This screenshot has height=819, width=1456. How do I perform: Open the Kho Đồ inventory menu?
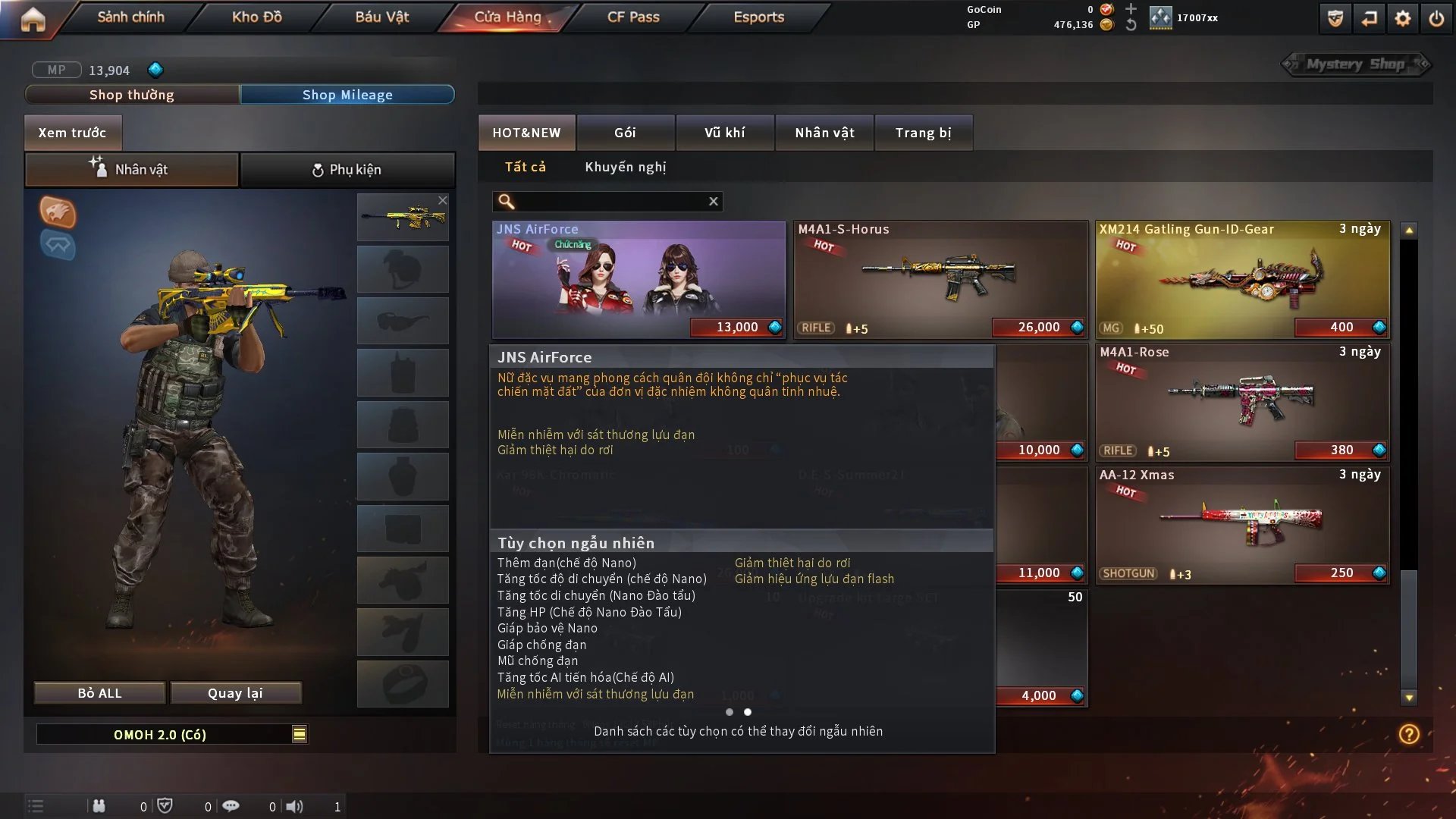pos(256,17)
